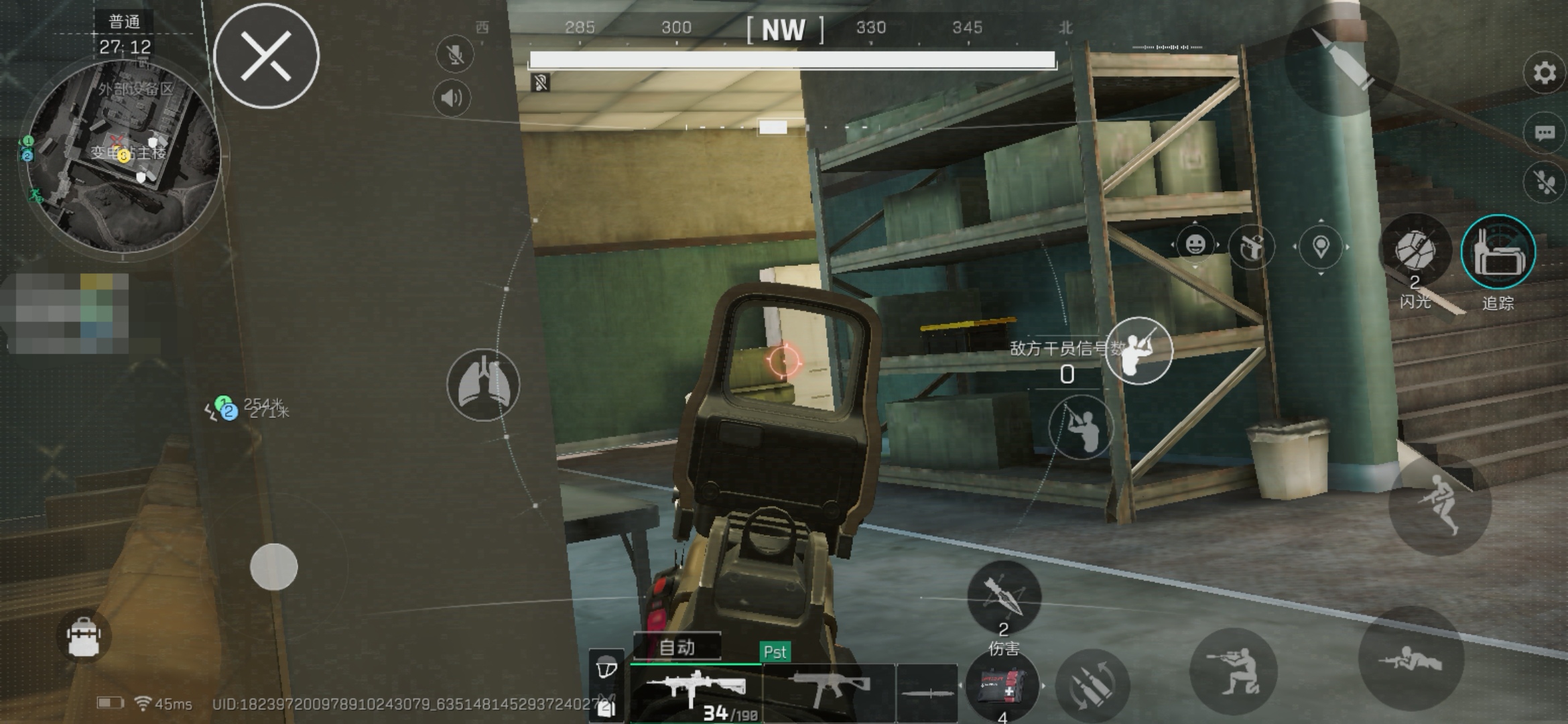The width and height of the screenshot is (1568, 724).
Task: Toggle the muted microphone icon
Action: (454, 55)
